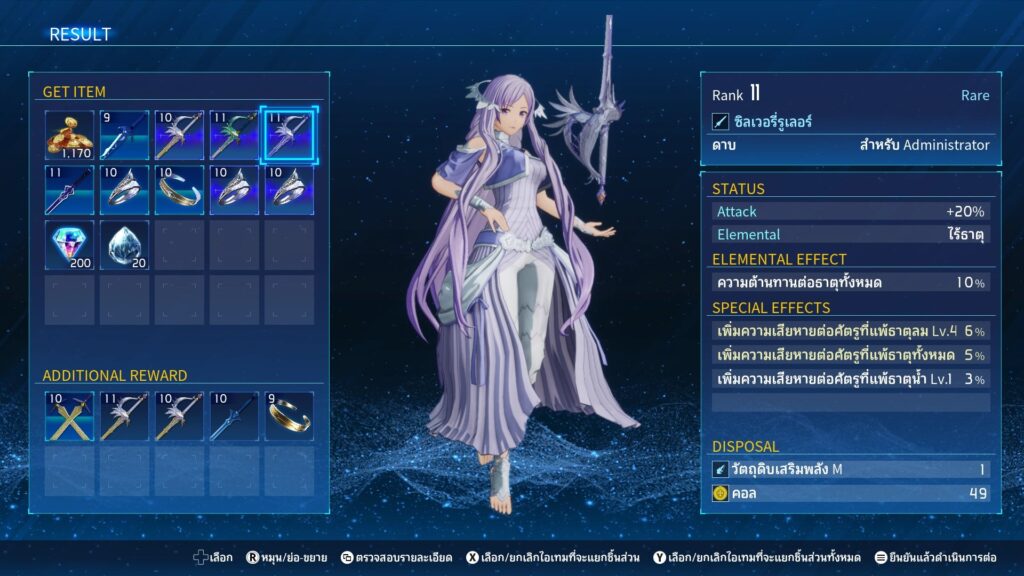The image size is (1024, 576).
Task: Select the rank 10 bracelet in Get Item
Action: [x=179, y=191]
